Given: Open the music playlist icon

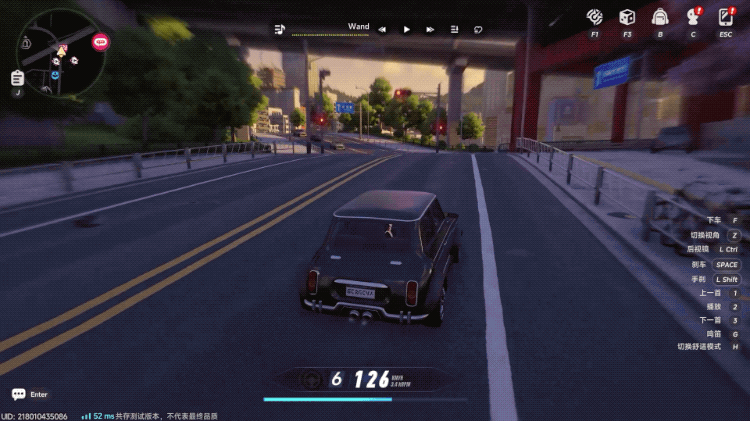Looking at the screenshot, I should pos(280,29).
